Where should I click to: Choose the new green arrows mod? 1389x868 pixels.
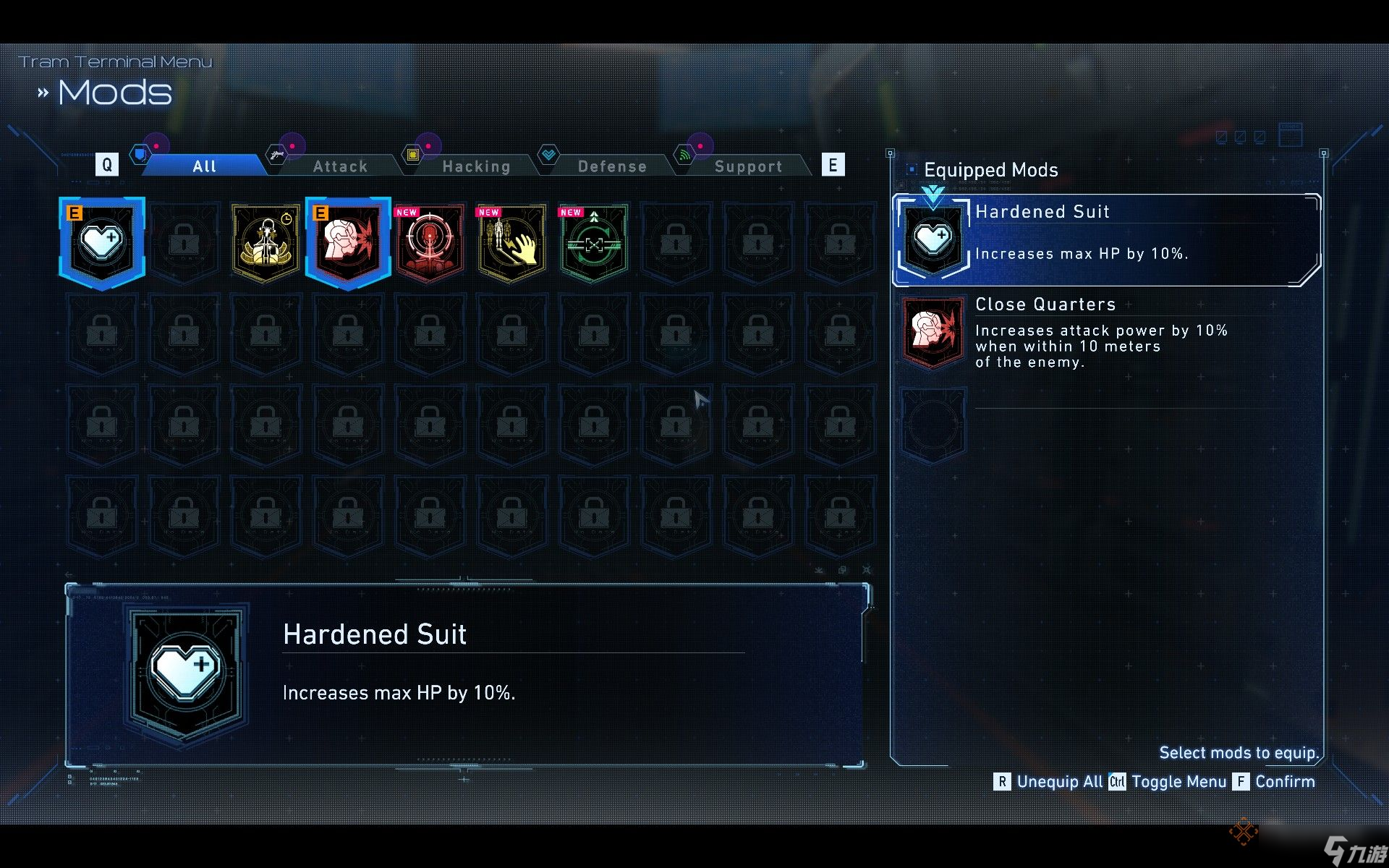coord(594,242)
